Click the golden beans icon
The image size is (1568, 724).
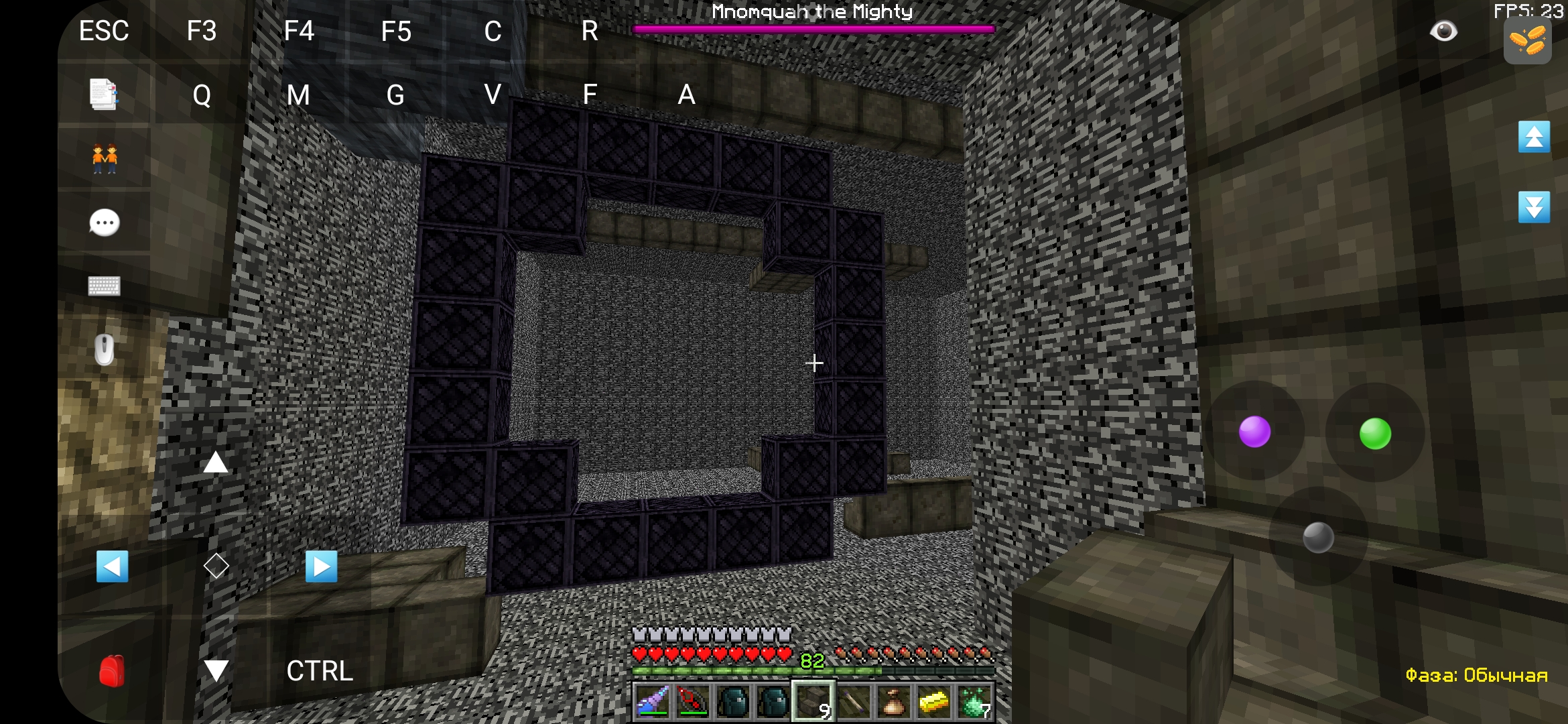tap(1527, 40)
